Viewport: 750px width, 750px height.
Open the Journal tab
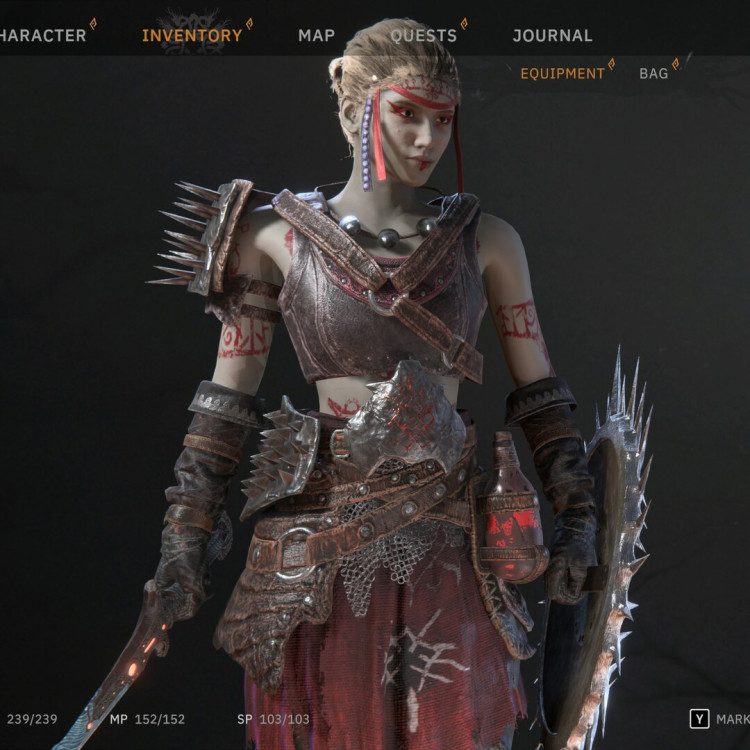pyautogui.click(x=552, y=36)
